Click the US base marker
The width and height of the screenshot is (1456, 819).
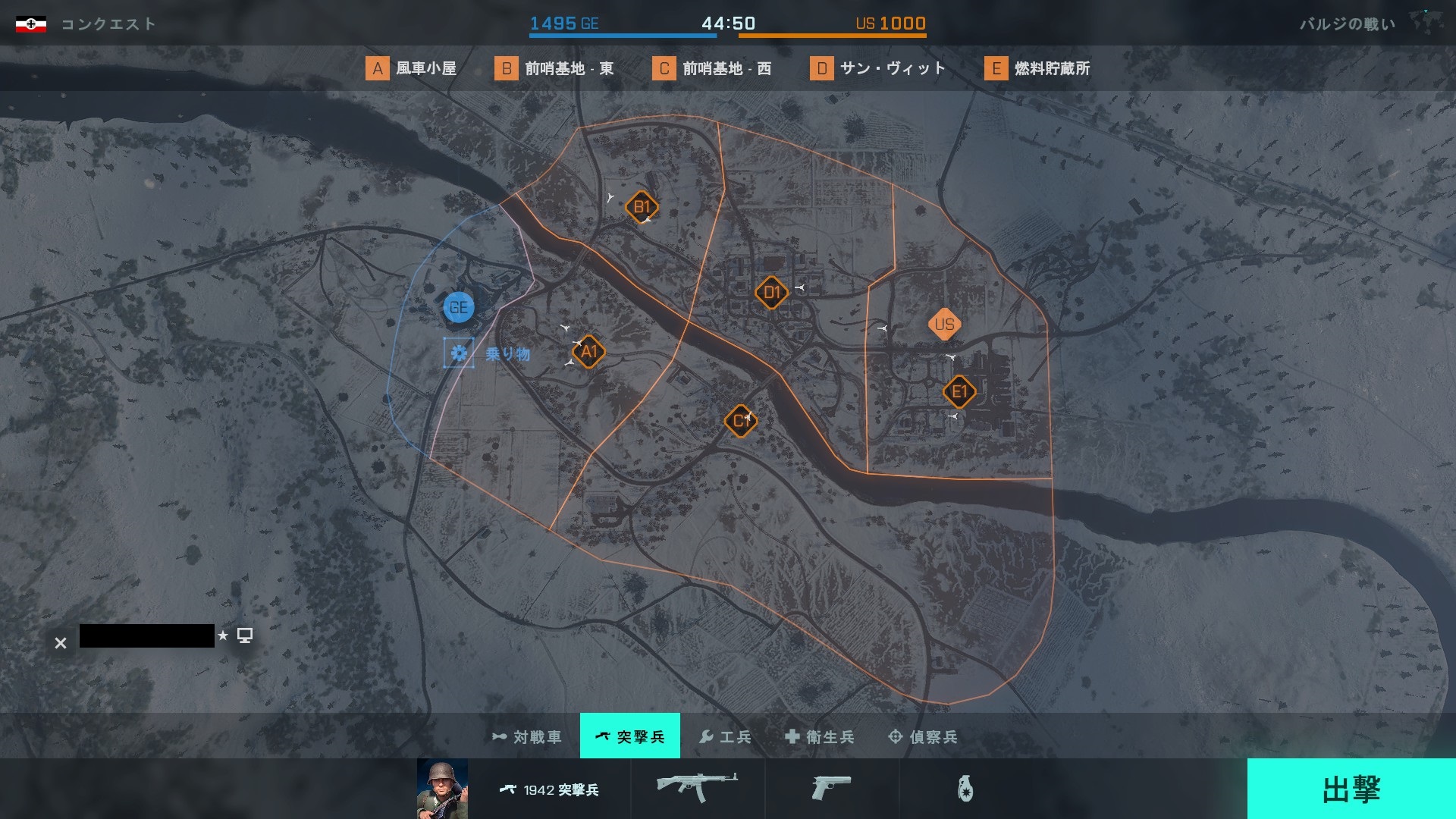[x=944, y=325]
